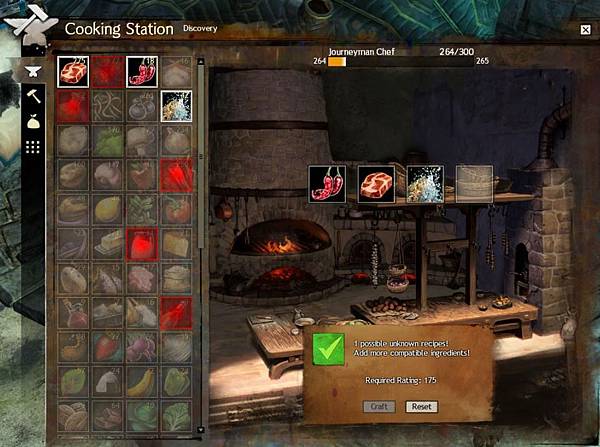Viewport: 600px width, 447px height.
Task: Click the empty fourth crafting slot
Action: (x=474, y=183)
